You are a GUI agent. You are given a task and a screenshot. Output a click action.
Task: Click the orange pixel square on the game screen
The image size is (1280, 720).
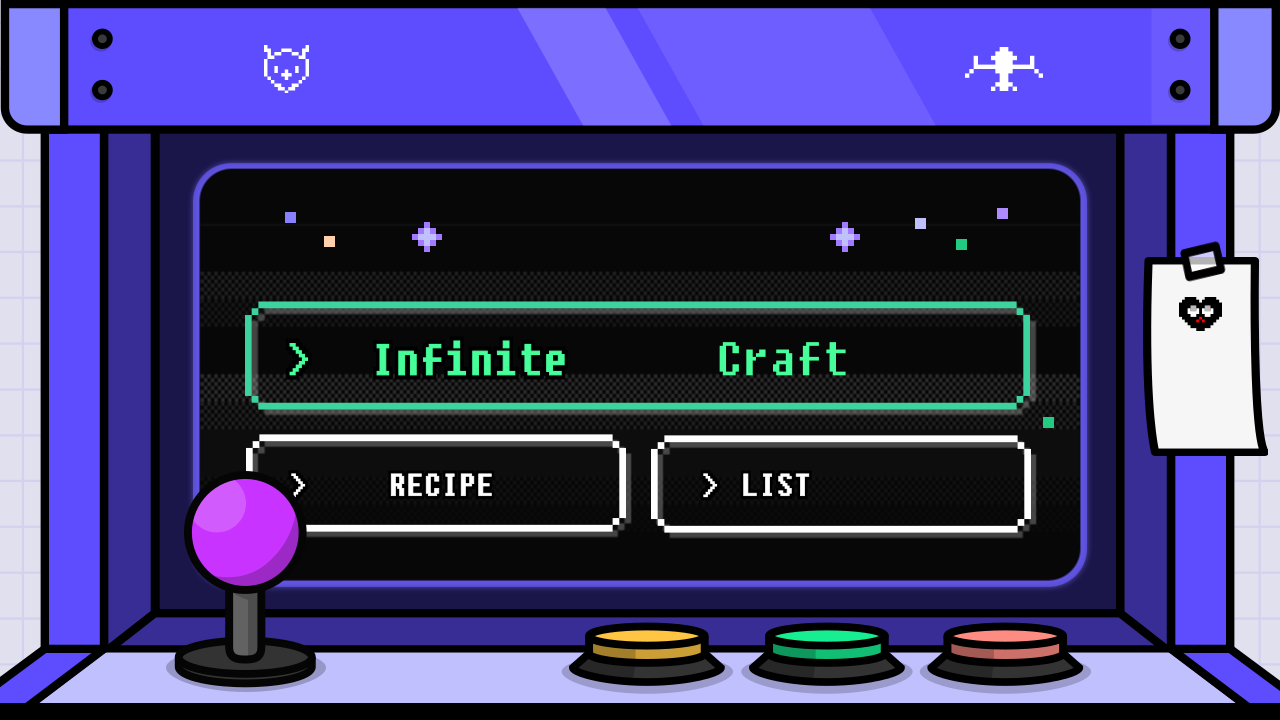click(329, 240)
